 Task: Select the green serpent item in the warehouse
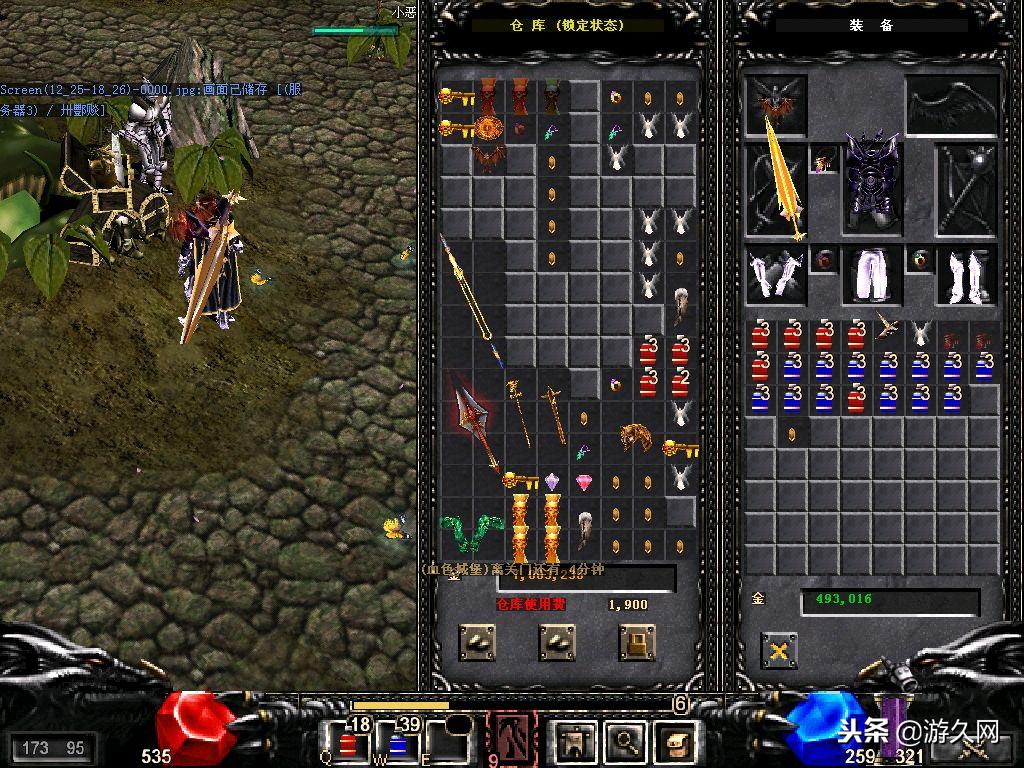(471, 530)
